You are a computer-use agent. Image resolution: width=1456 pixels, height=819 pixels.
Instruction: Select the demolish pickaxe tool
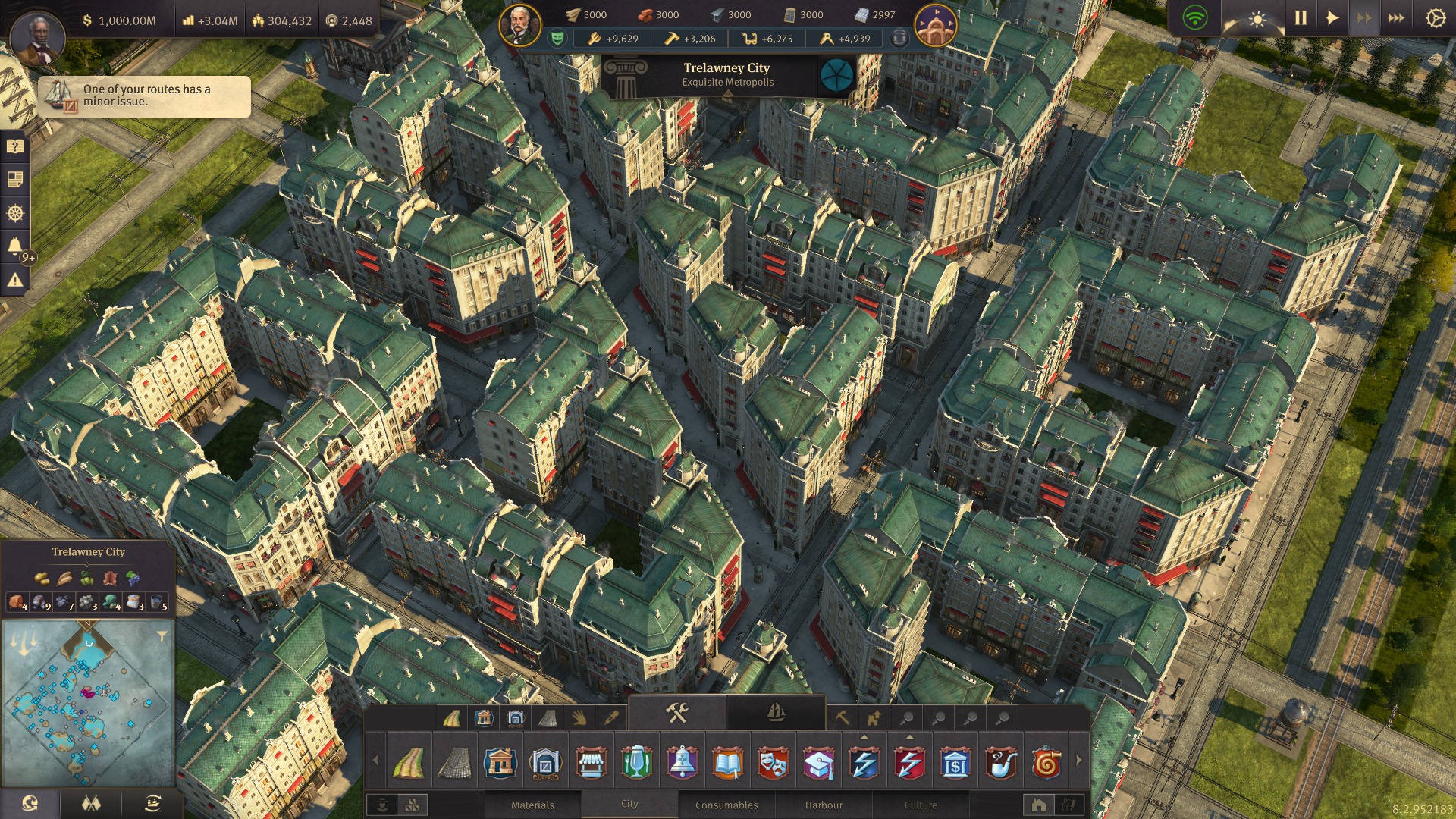(x=842, y=716)
